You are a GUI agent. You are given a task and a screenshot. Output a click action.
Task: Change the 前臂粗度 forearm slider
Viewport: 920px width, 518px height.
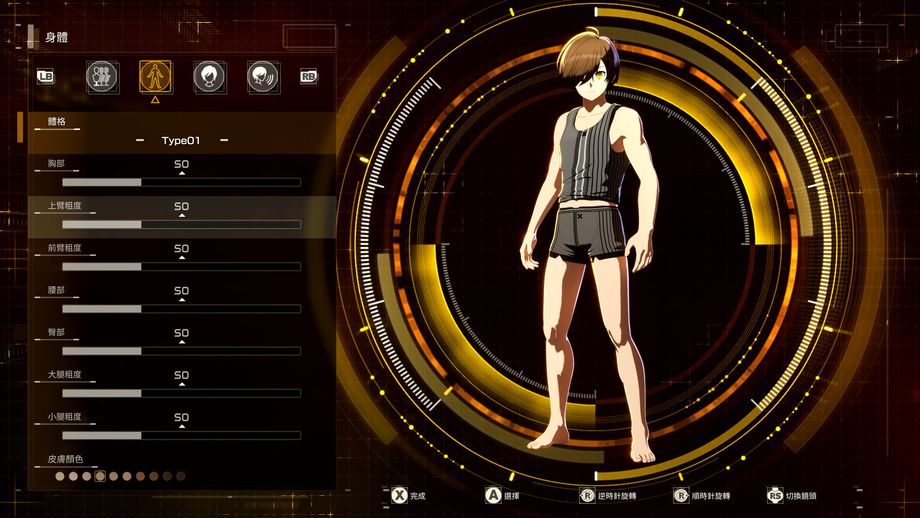[x=181, y=267]
